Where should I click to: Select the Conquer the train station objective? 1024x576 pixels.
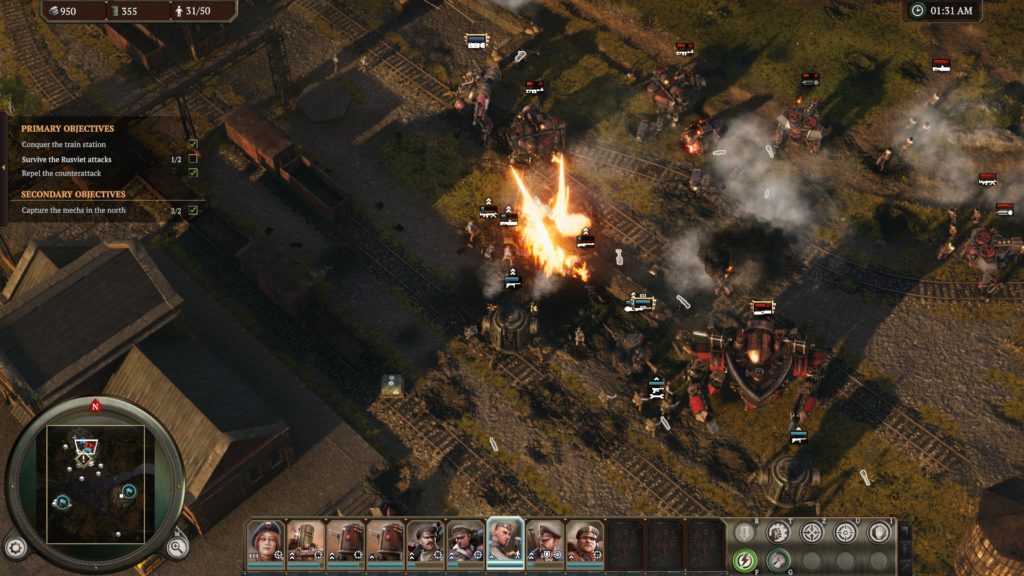62,145
